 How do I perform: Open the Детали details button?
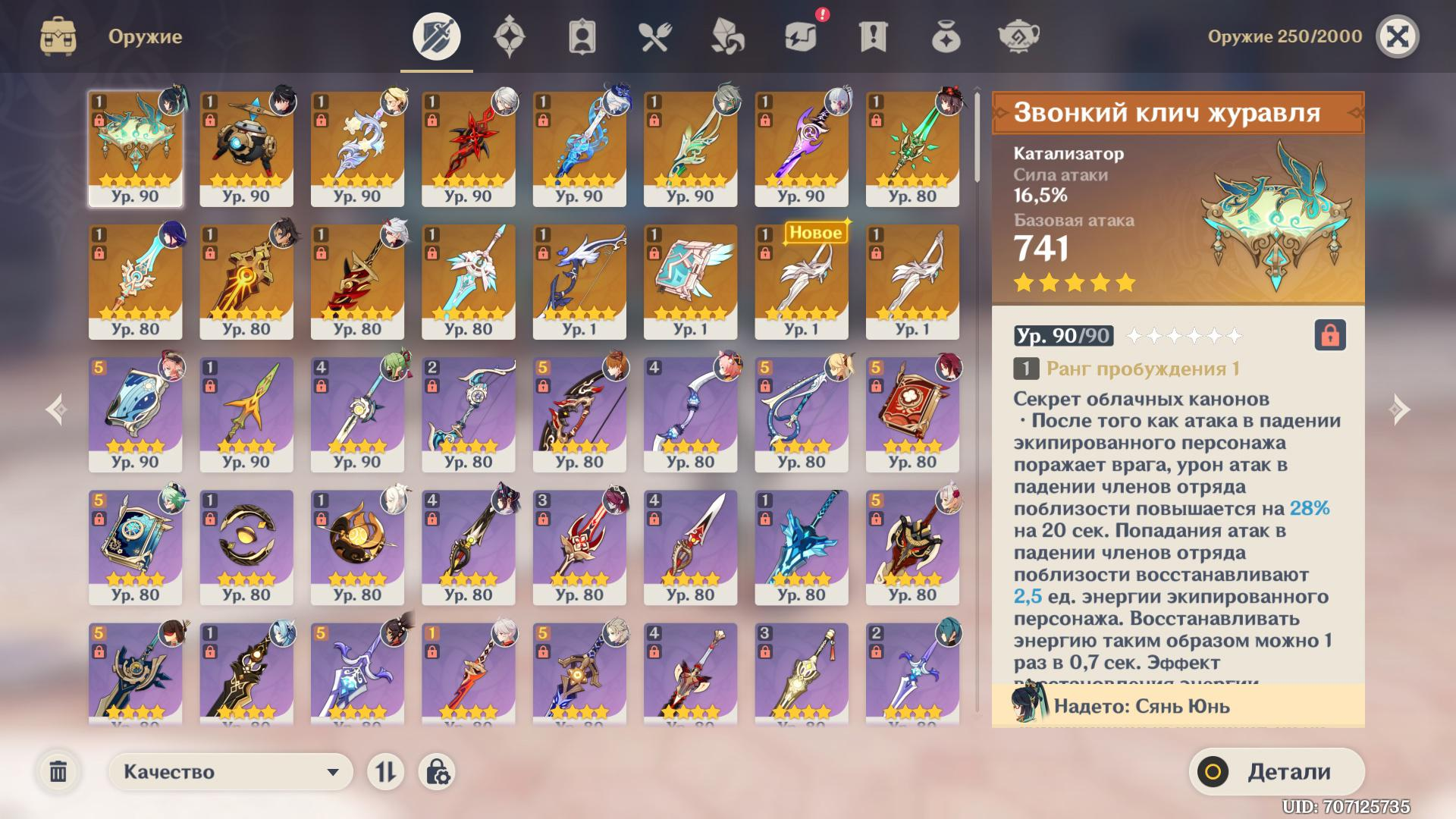[1277, 772]
